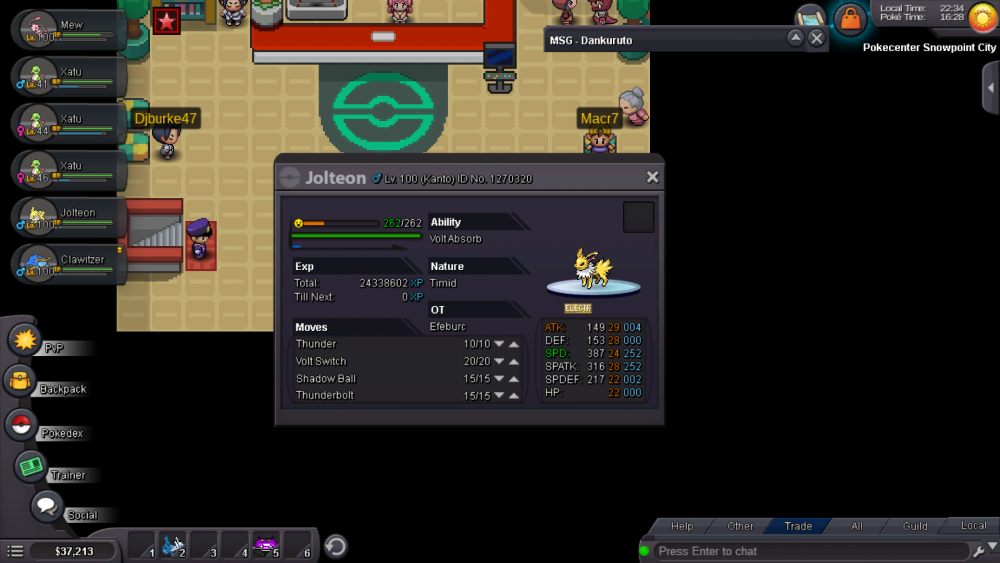Select Mew in the party list
The image size is (1000, 563).
68,29
